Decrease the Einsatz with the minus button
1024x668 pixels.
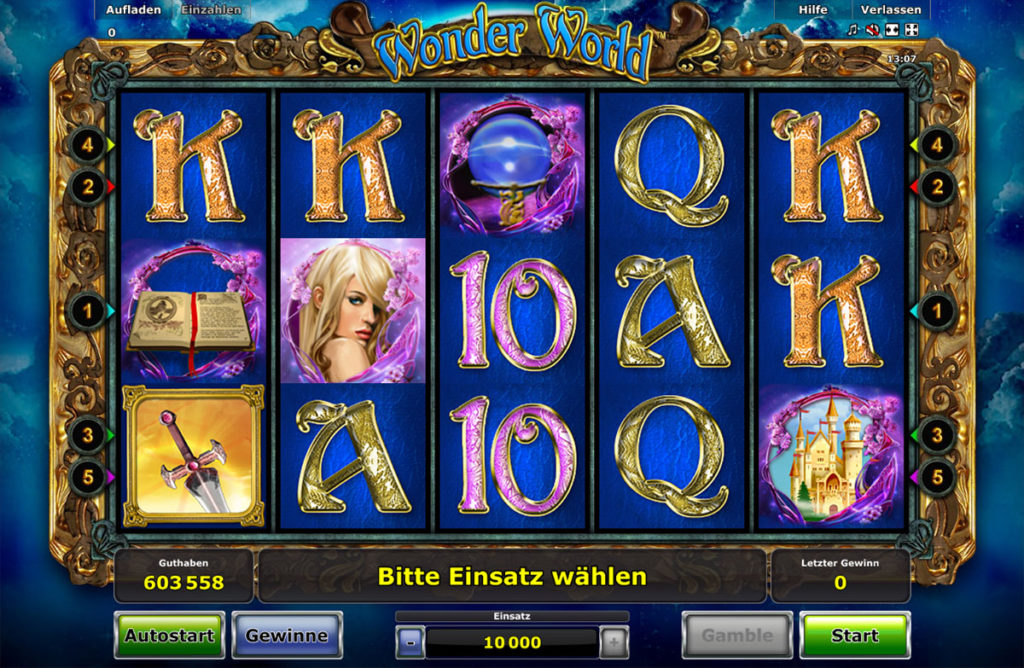coord(410,642)
